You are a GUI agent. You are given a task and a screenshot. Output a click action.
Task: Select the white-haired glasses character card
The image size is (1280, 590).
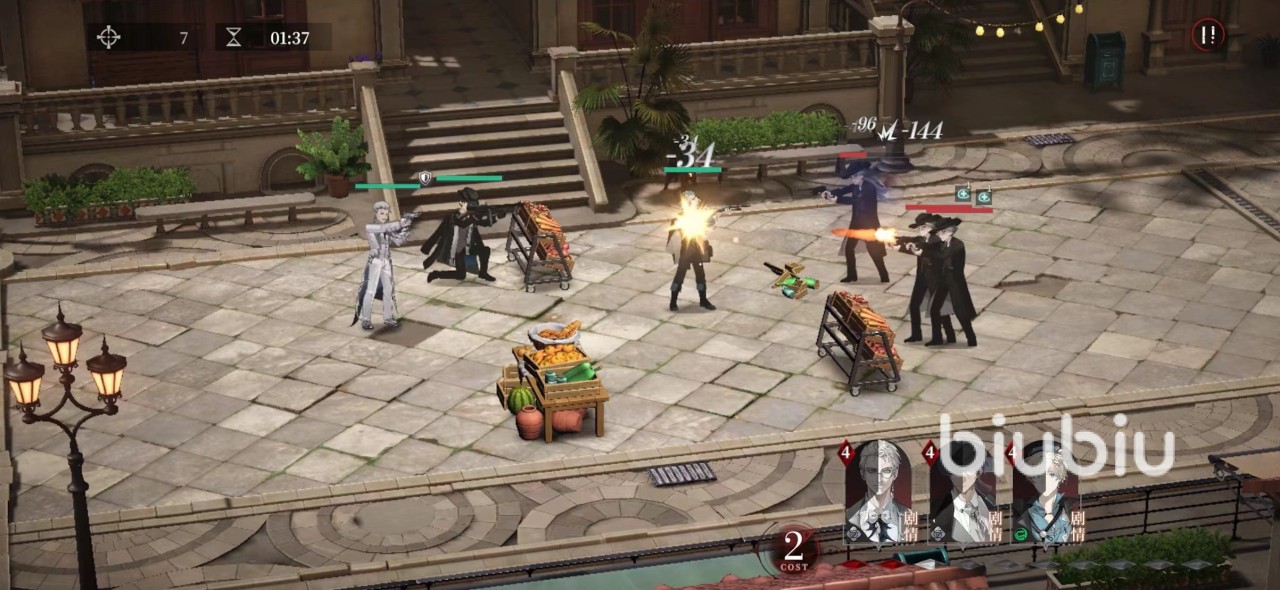pyautogui.click(x=878, y=492)
